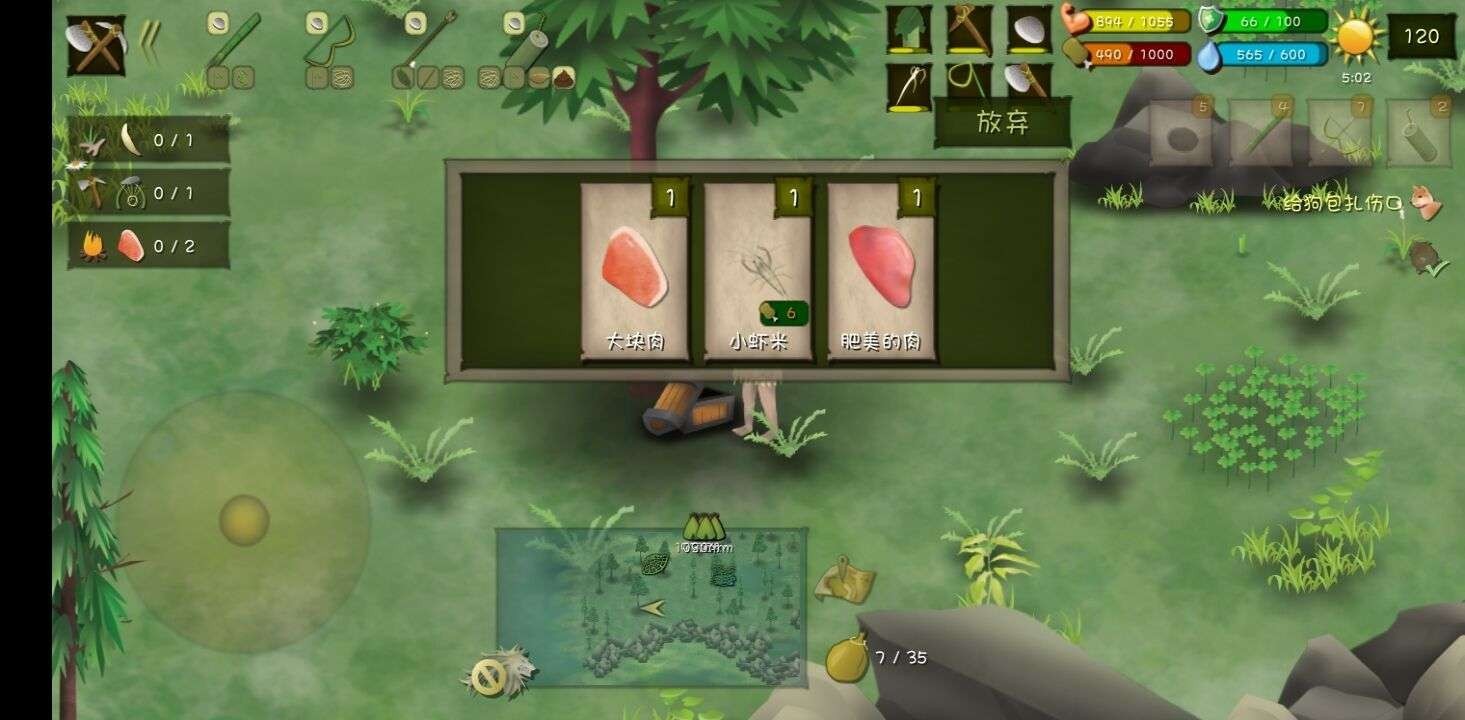This screenshot has width=1465, height=720.
Task: Pick the 肥美的肉 meat card
Action: [881, 271]
